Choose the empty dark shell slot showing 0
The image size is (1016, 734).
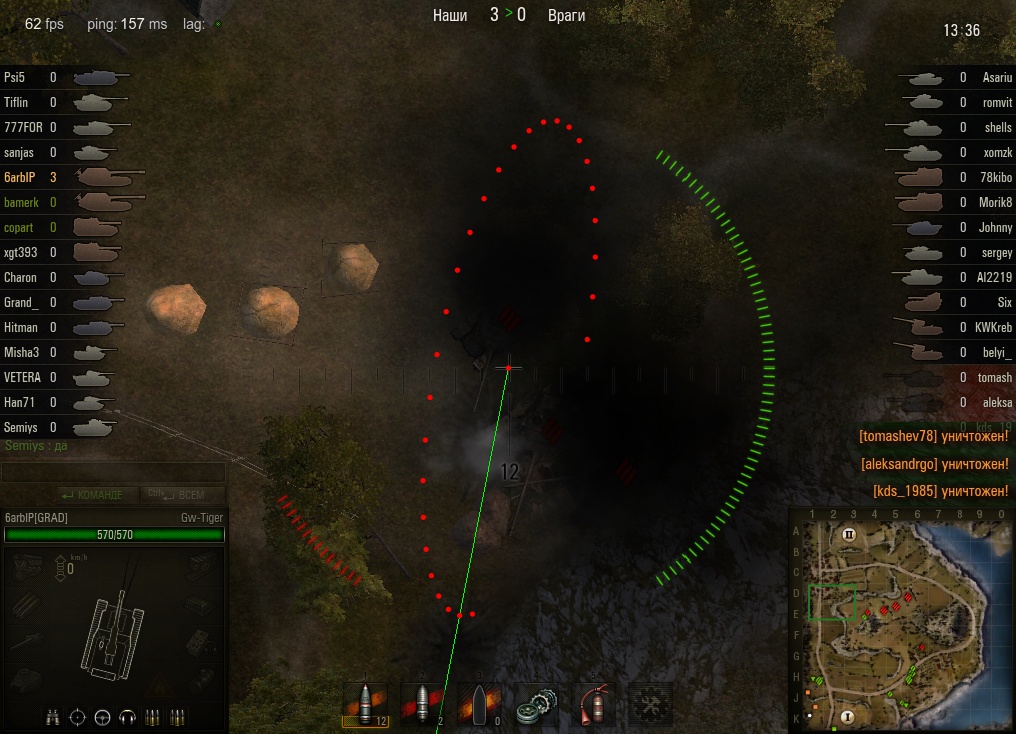click(x=480, y=705)
